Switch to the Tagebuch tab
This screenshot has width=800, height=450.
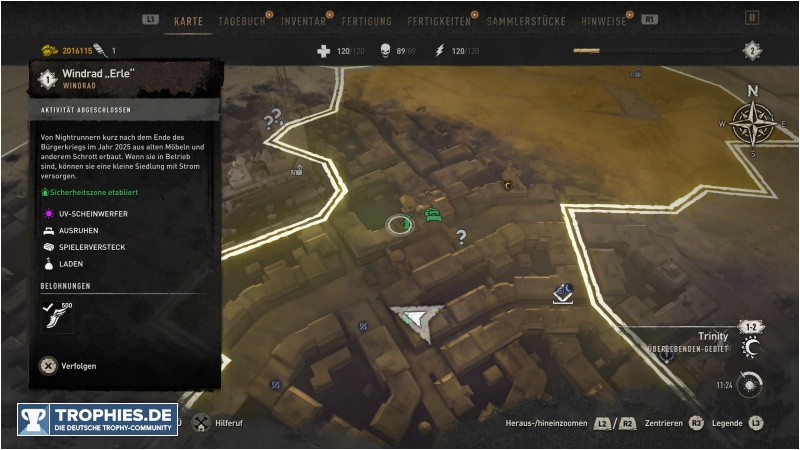point(241,20)
